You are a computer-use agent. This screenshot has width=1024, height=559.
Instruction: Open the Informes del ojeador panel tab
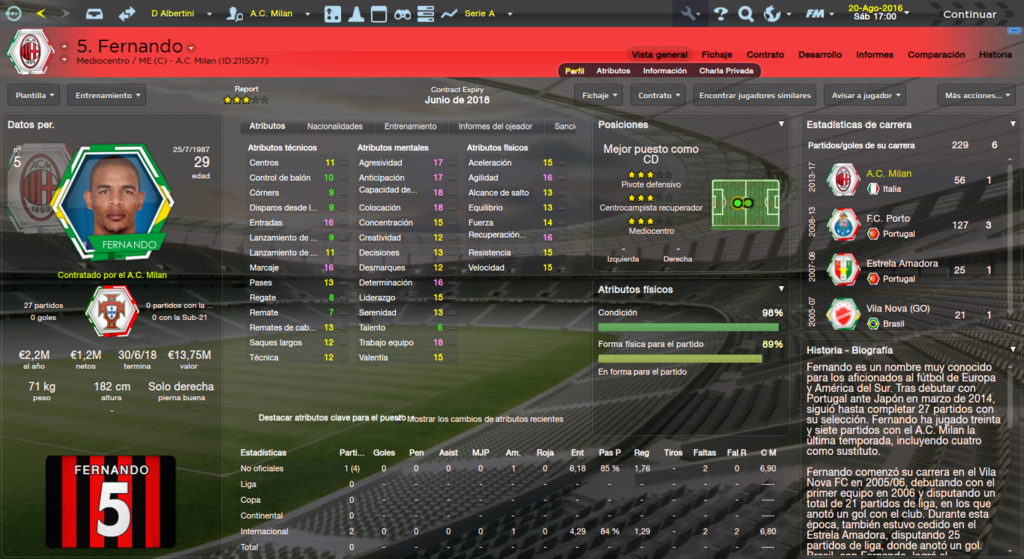(495, 127)
